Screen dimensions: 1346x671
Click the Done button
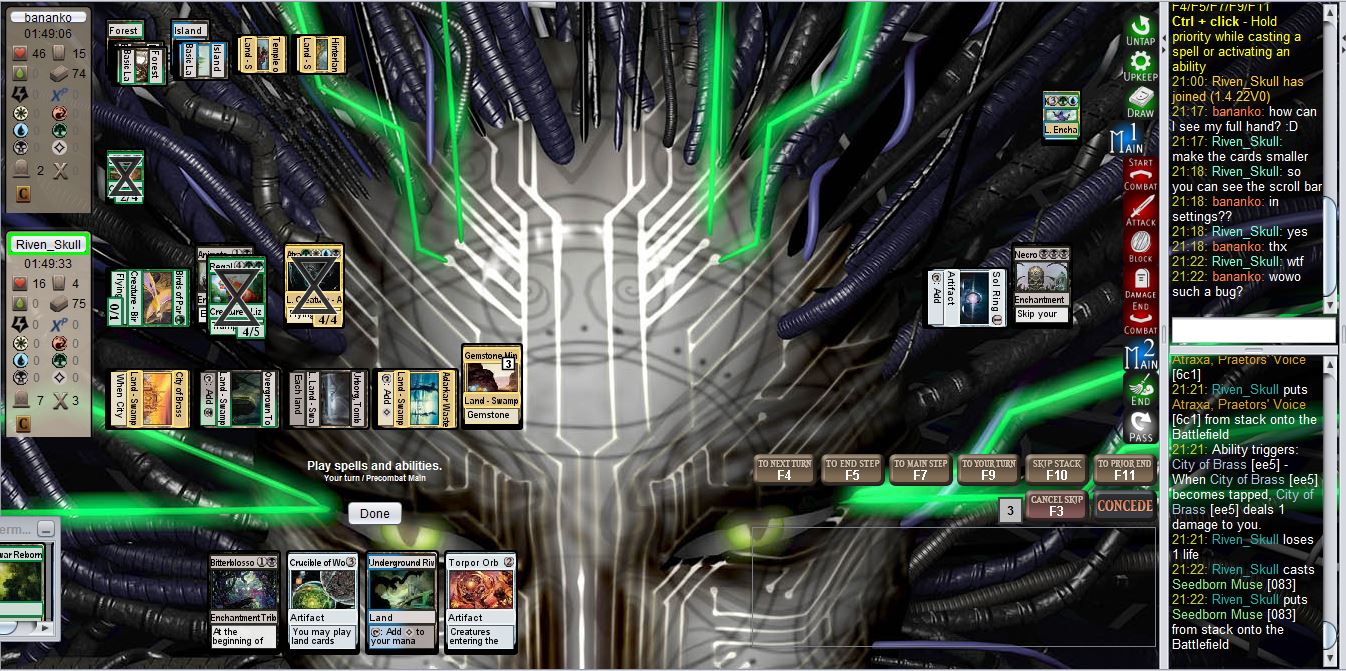tap(375, 513)
